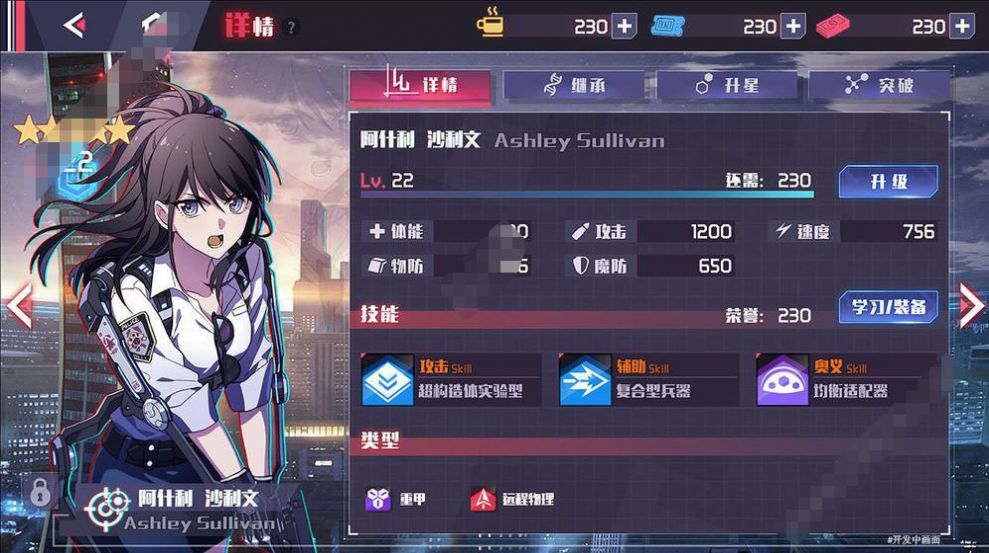
Task: Open the 学习/装备 learn/equip button
Action: click(x=888, y=308)
